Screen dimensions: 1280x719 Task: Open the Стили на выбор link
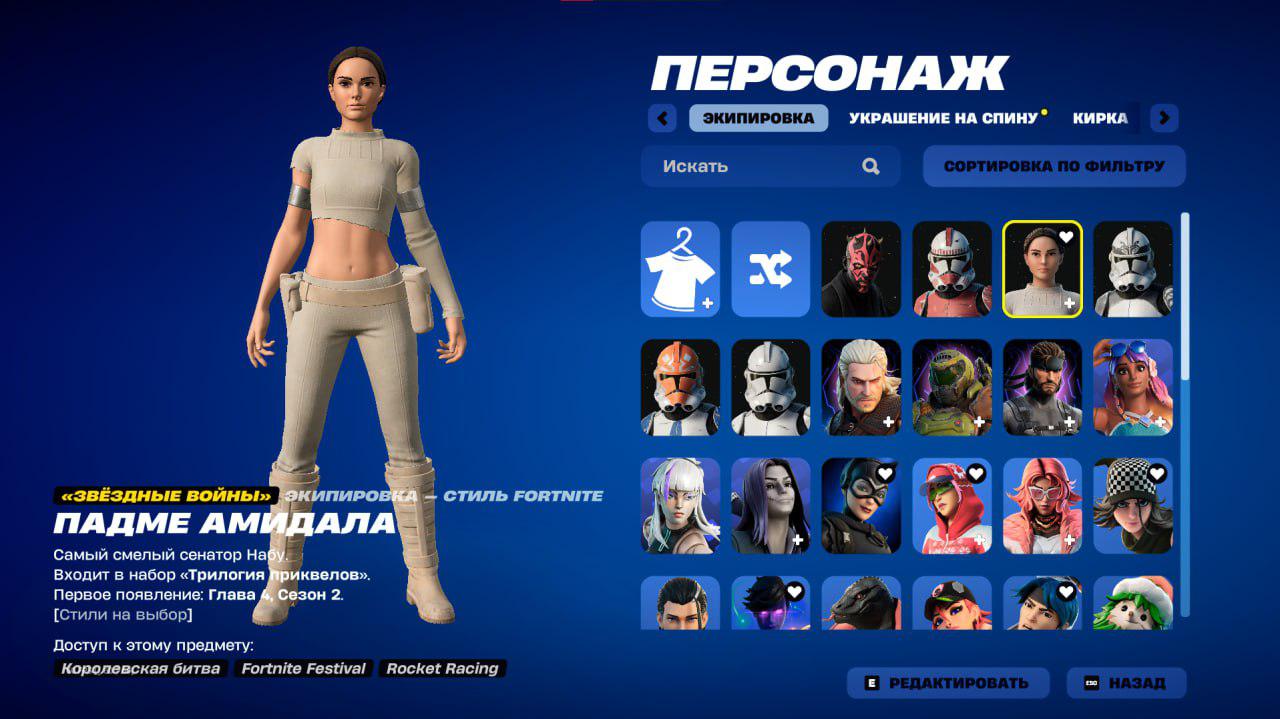point(123,614)
